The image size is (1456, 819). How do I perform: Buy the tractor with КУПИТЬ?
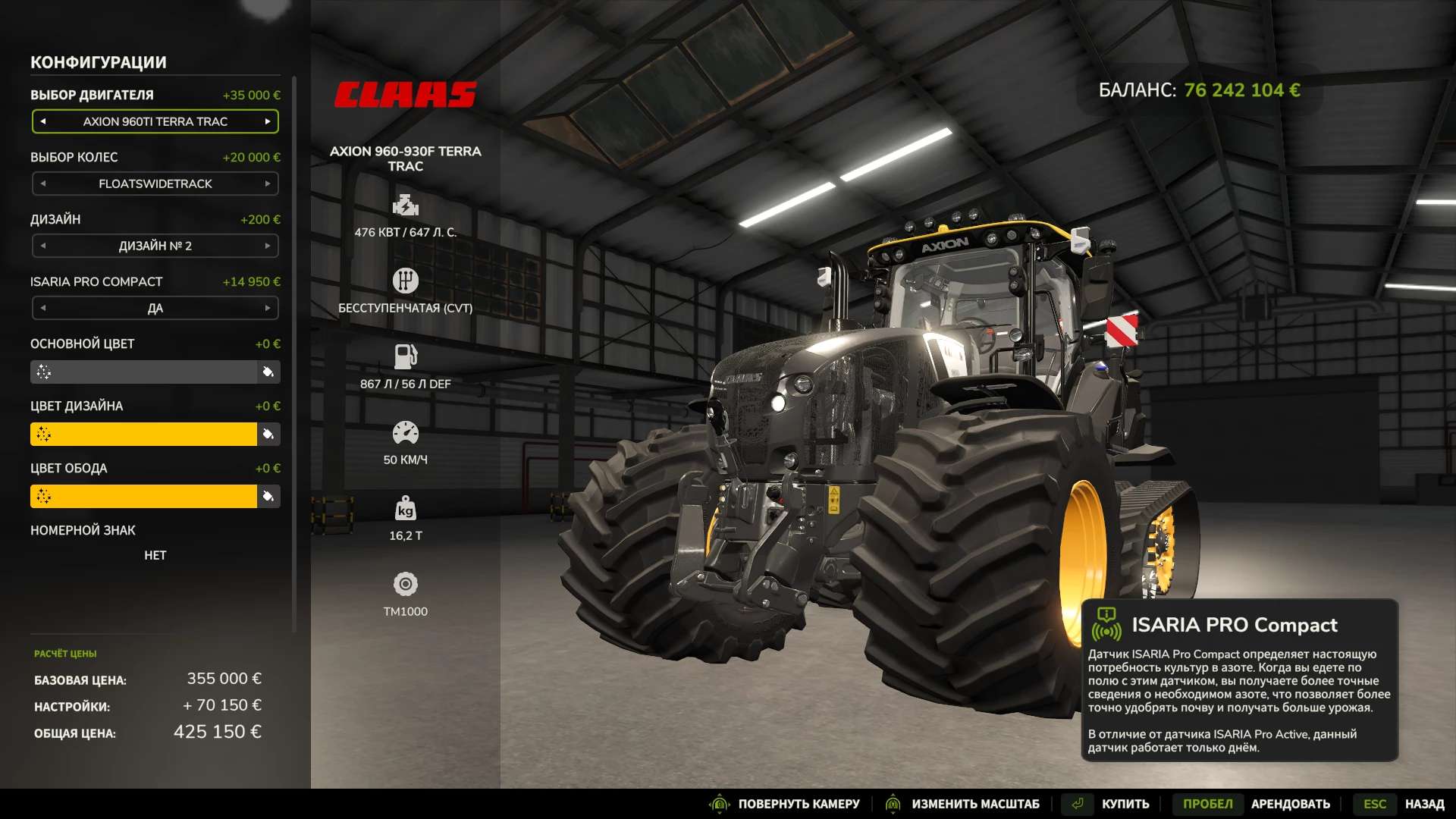1125,804
